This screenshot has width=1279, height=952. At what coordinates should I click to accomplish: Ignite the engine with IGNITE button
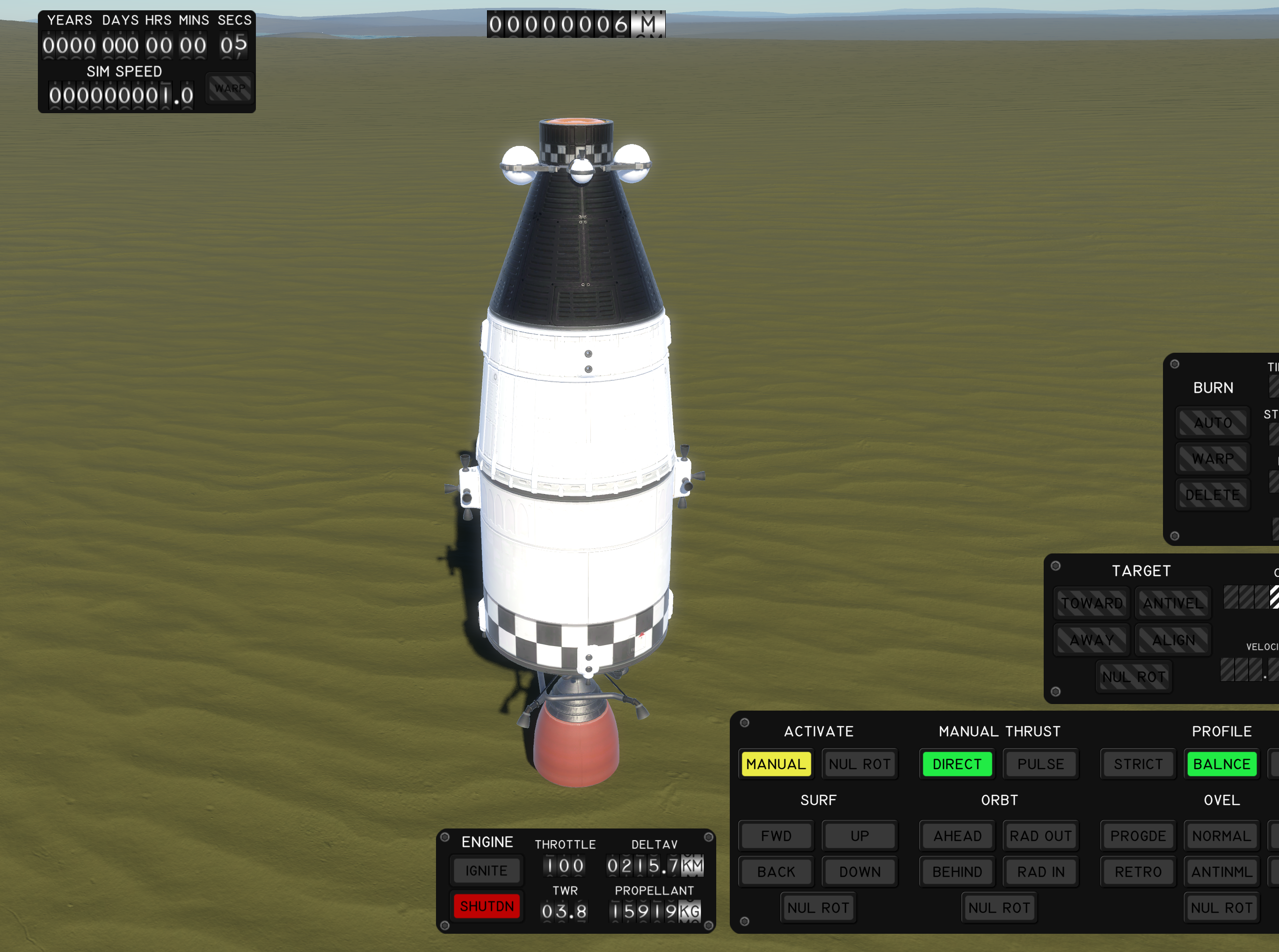(486, 870)
